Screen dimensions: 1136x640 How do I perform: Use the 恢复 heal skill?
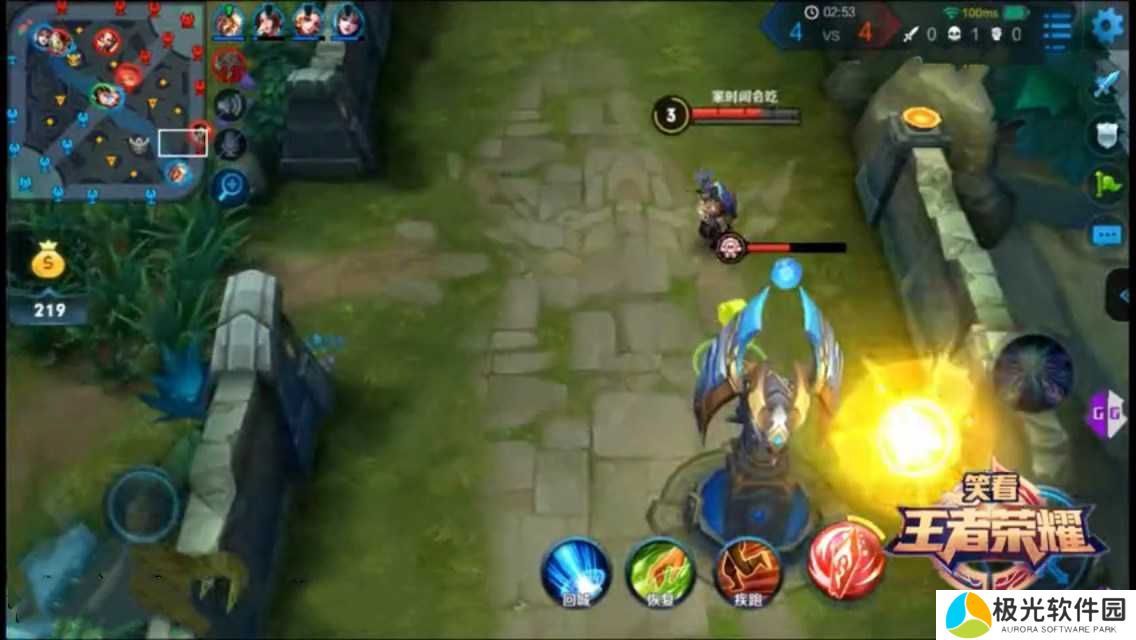point(660,571)
